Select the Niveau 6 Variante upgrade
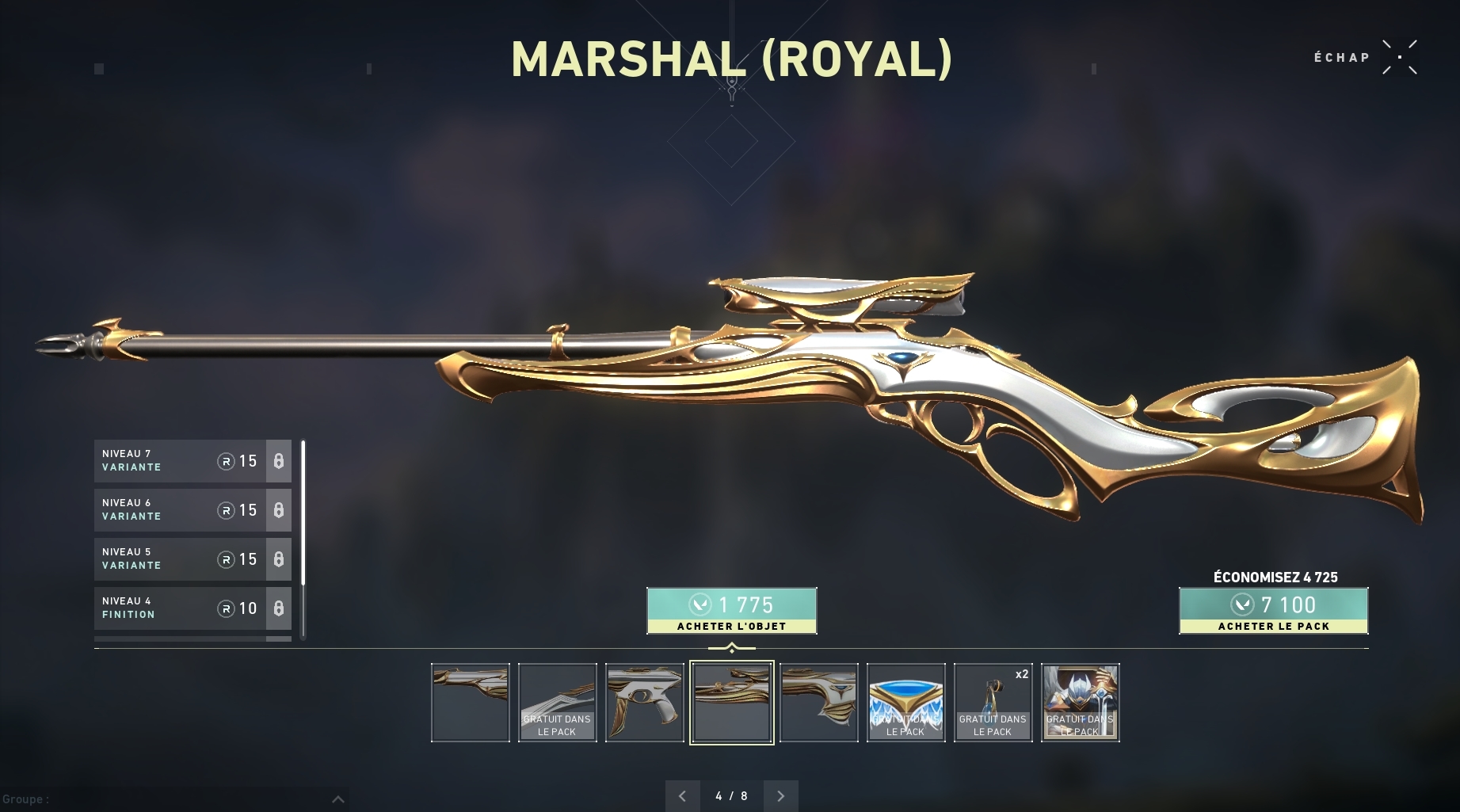 coord(192,510)
